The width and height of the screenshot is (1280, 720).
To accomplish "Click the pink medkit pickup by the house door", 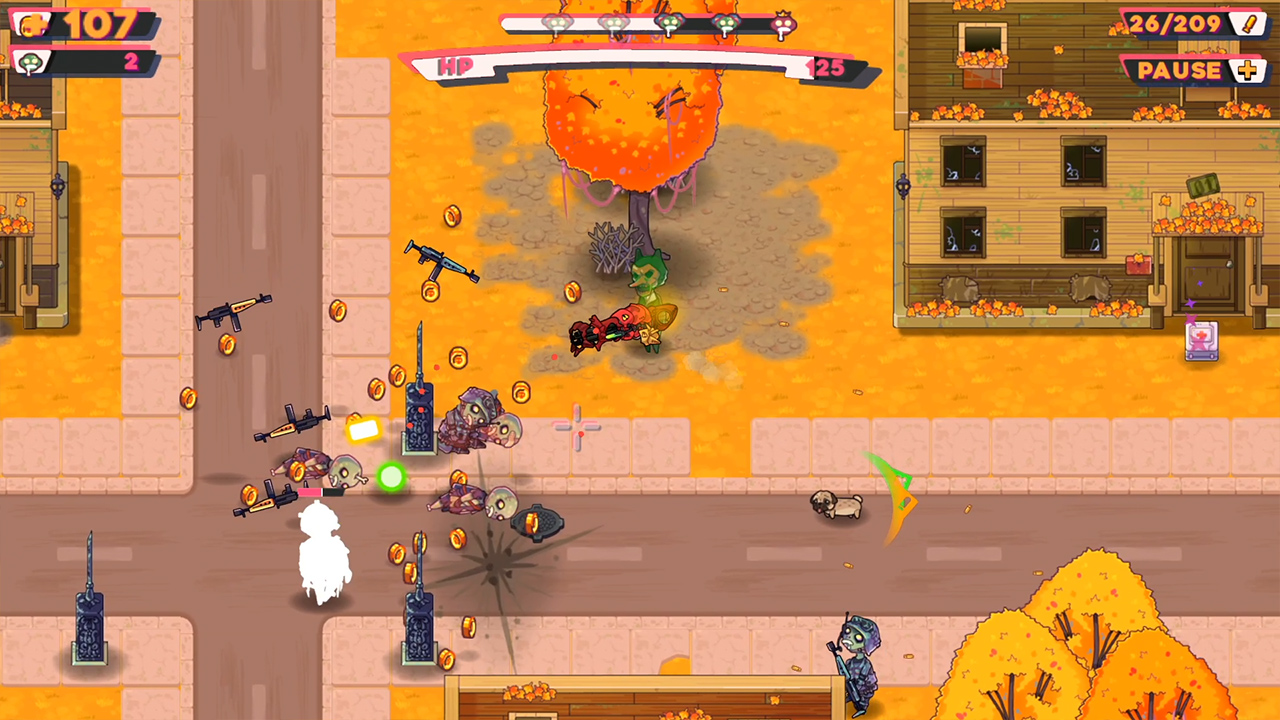I will point(1203,341).
